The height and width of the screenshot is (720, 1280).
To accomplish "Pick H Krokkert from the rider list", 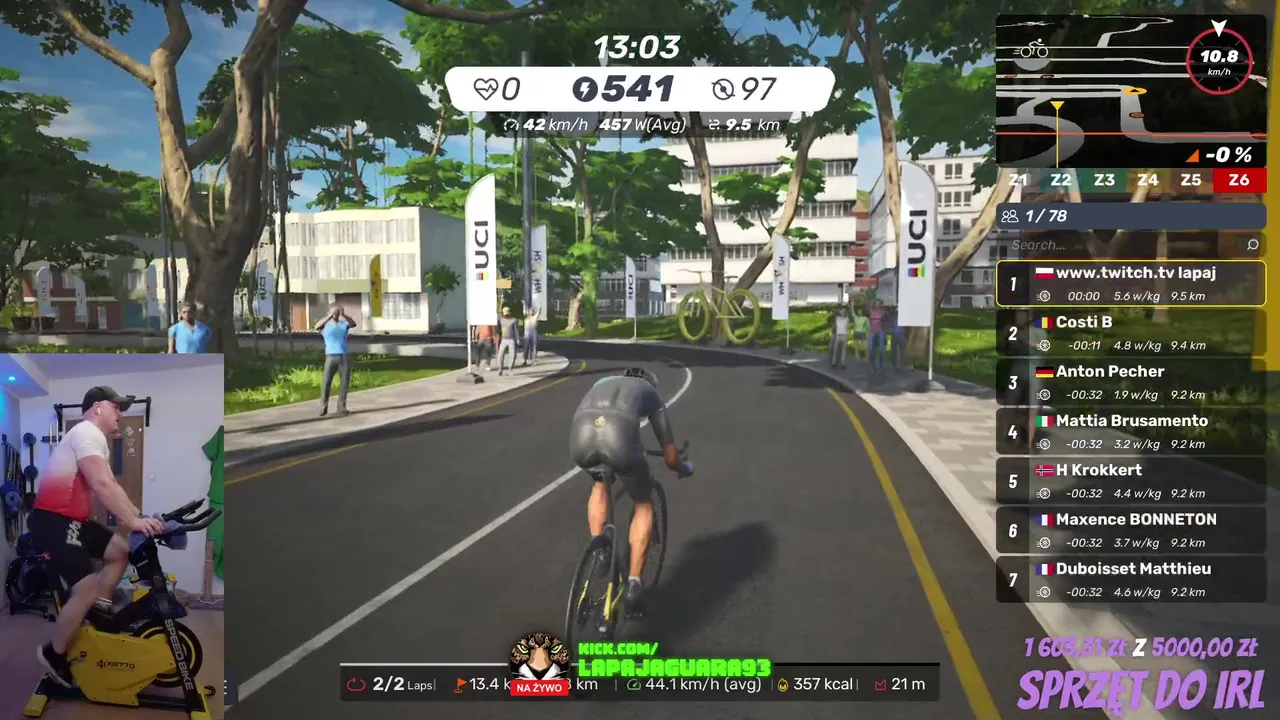I will [x=1131, y=481].
